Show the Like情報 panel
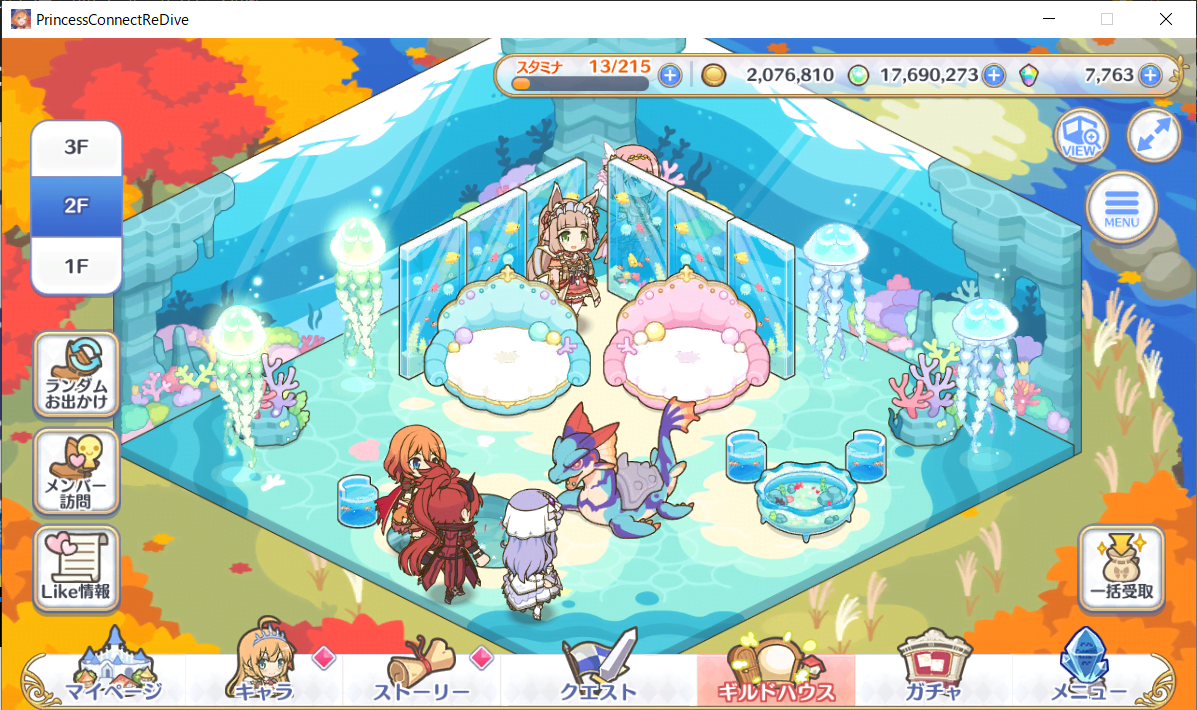1197x710 pixels. click(76, 568)
